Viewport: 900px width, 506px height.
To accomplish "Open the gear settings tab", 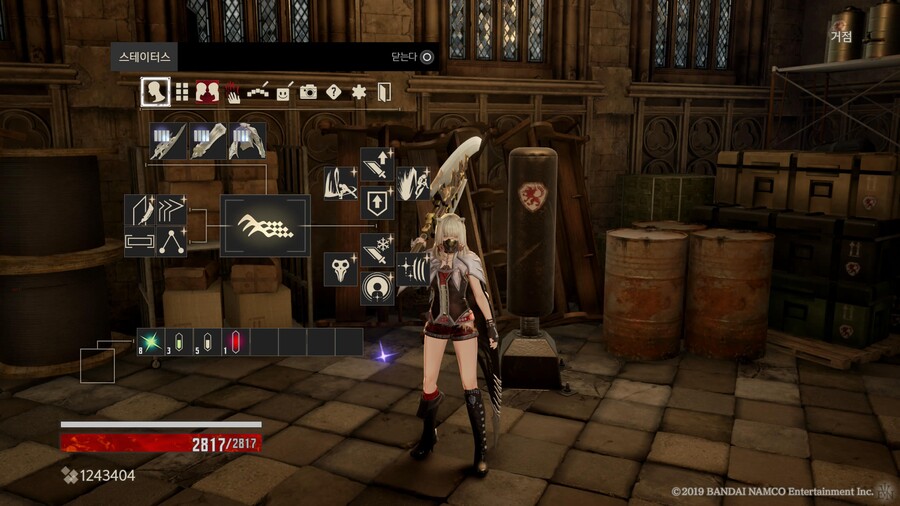I will pos(359,92).
